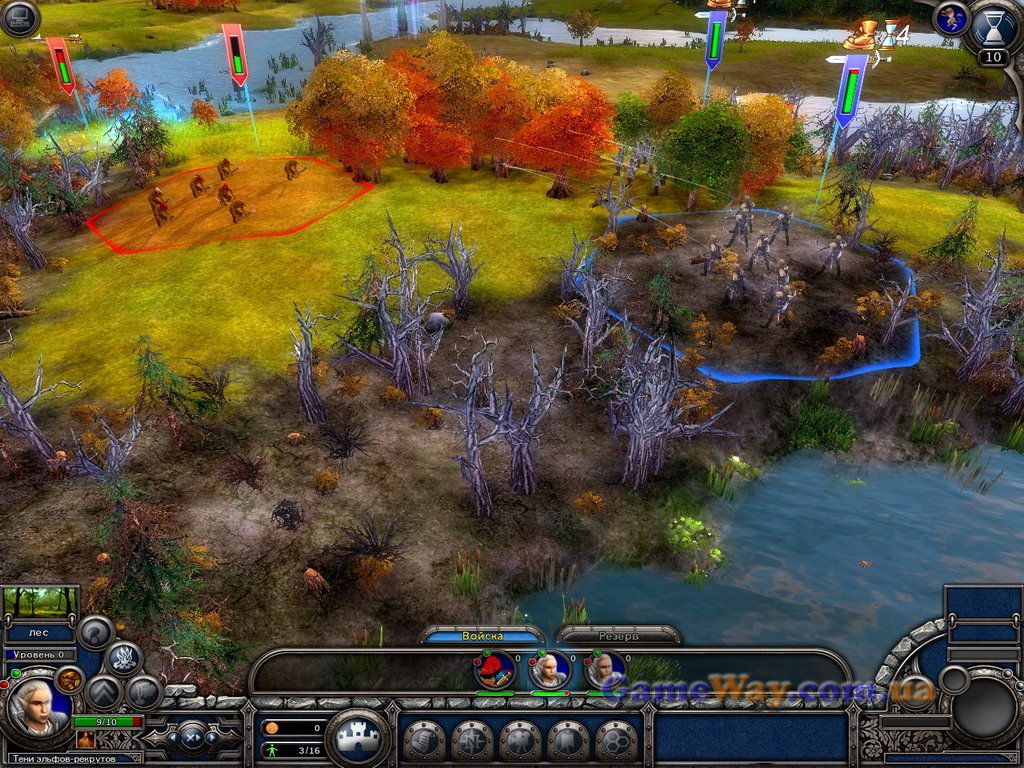Open the round menu button in top-left corner
This screenshot has height=768, width=1024.
19,18
